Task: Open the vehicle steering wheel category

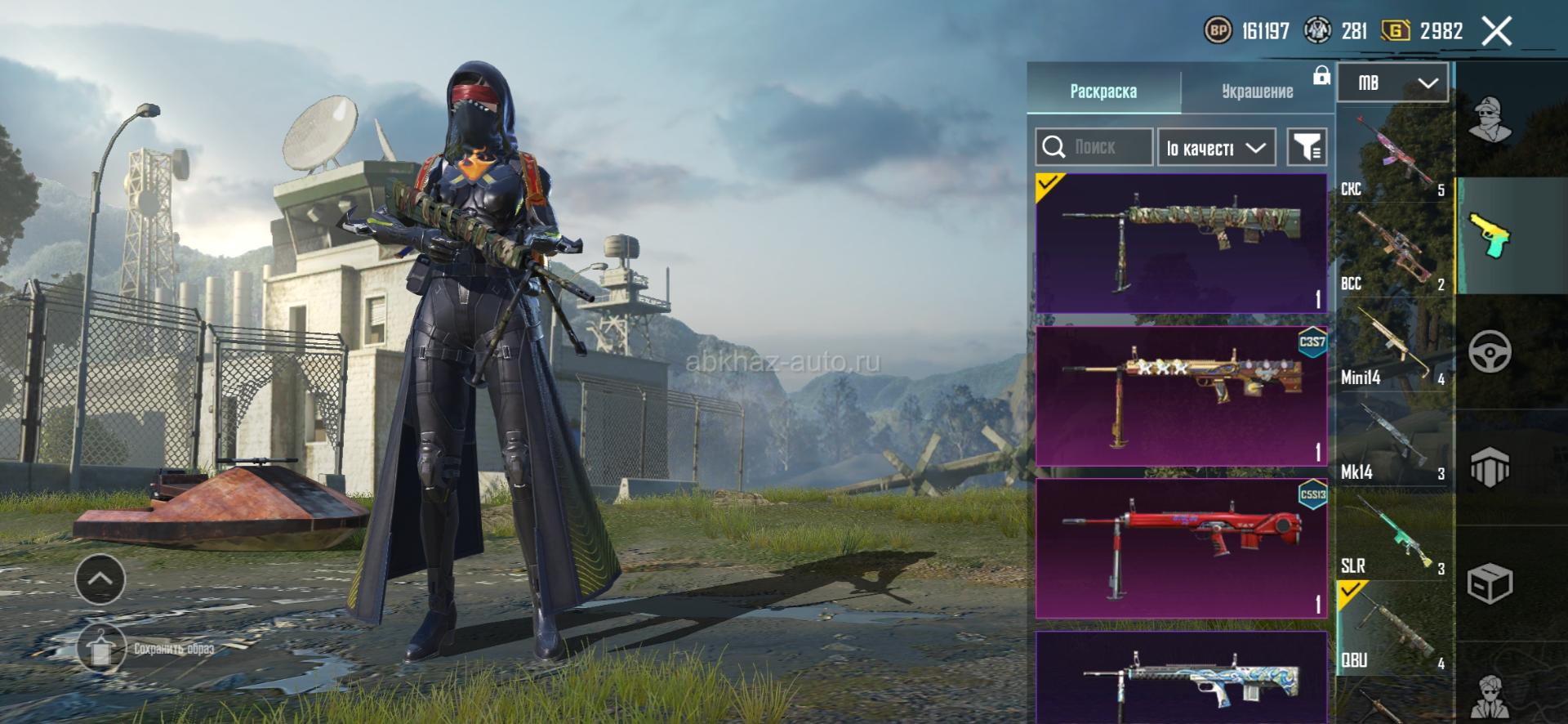Action: click(1490, 352)
